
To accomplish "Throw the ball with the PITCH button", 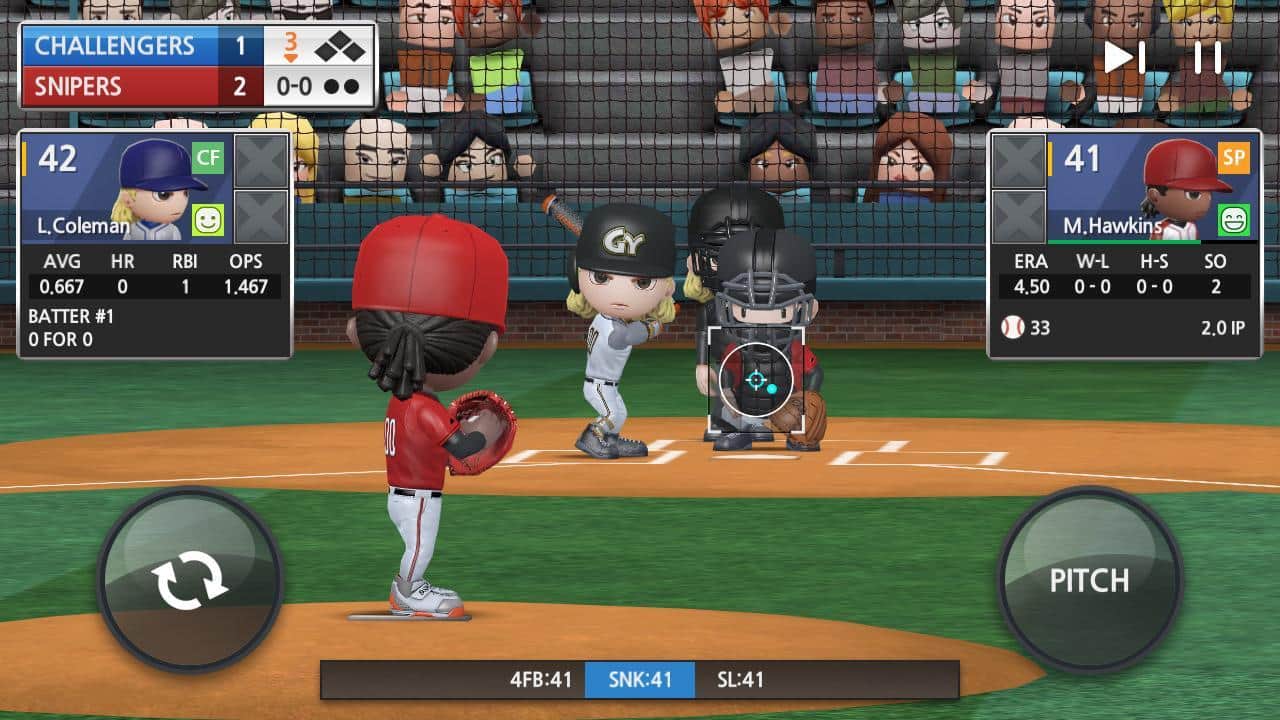I will (1089, 580).
